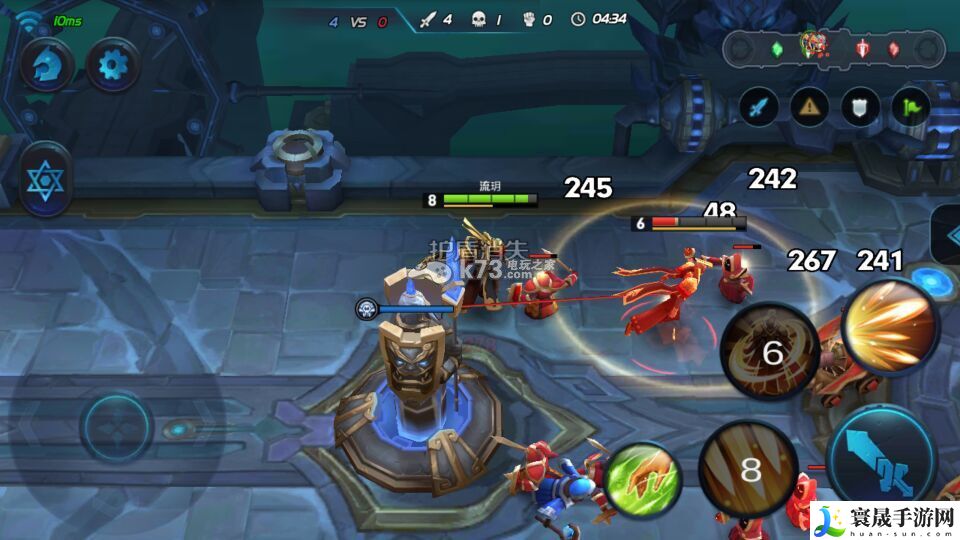The width and height of the screenshot is (960, 540).
Task: Send the warning triangle danger signal
Action: coord(810,106)
